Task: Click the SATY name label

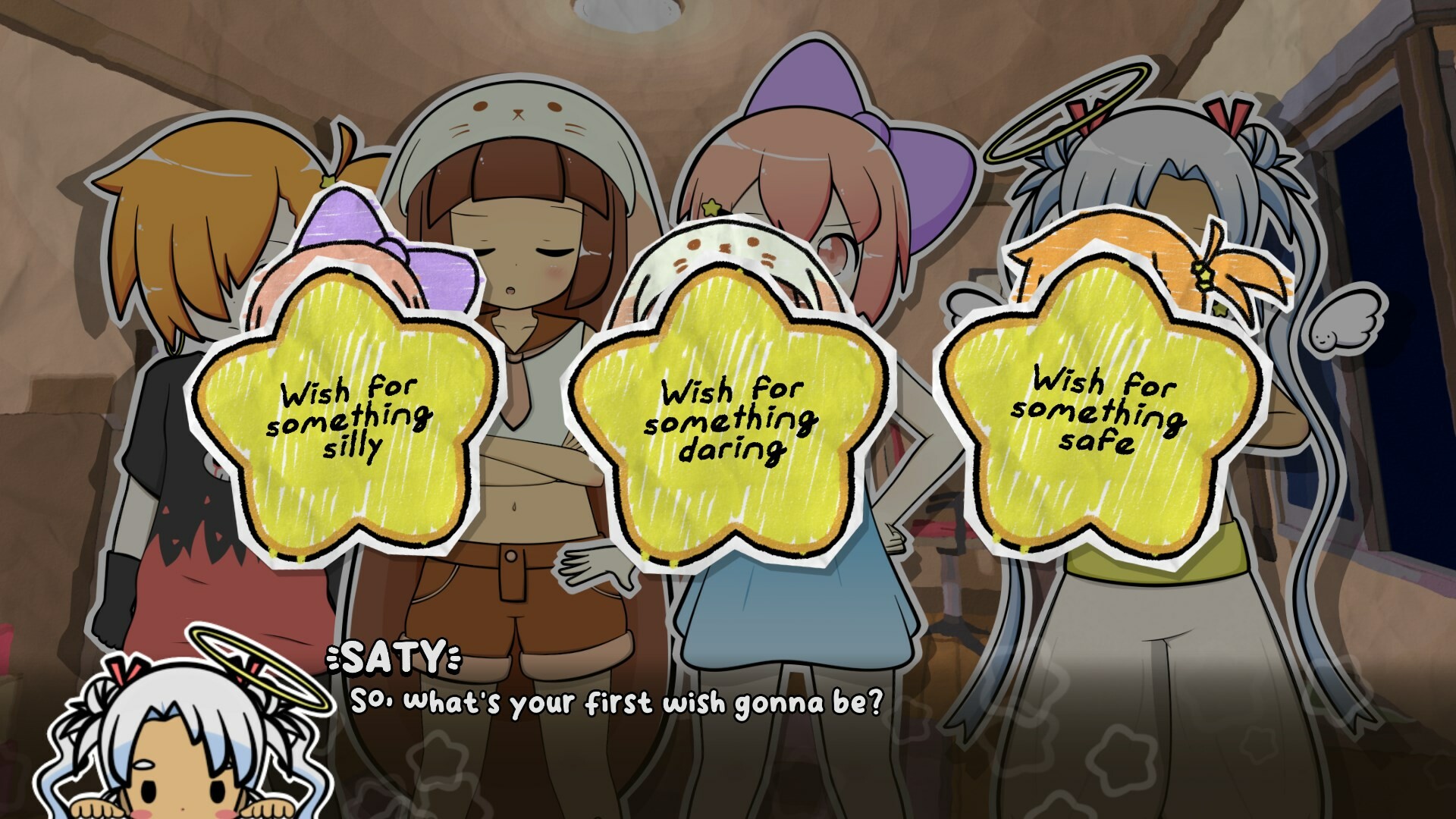Action: pyautogui.click(x=394, y=660)
